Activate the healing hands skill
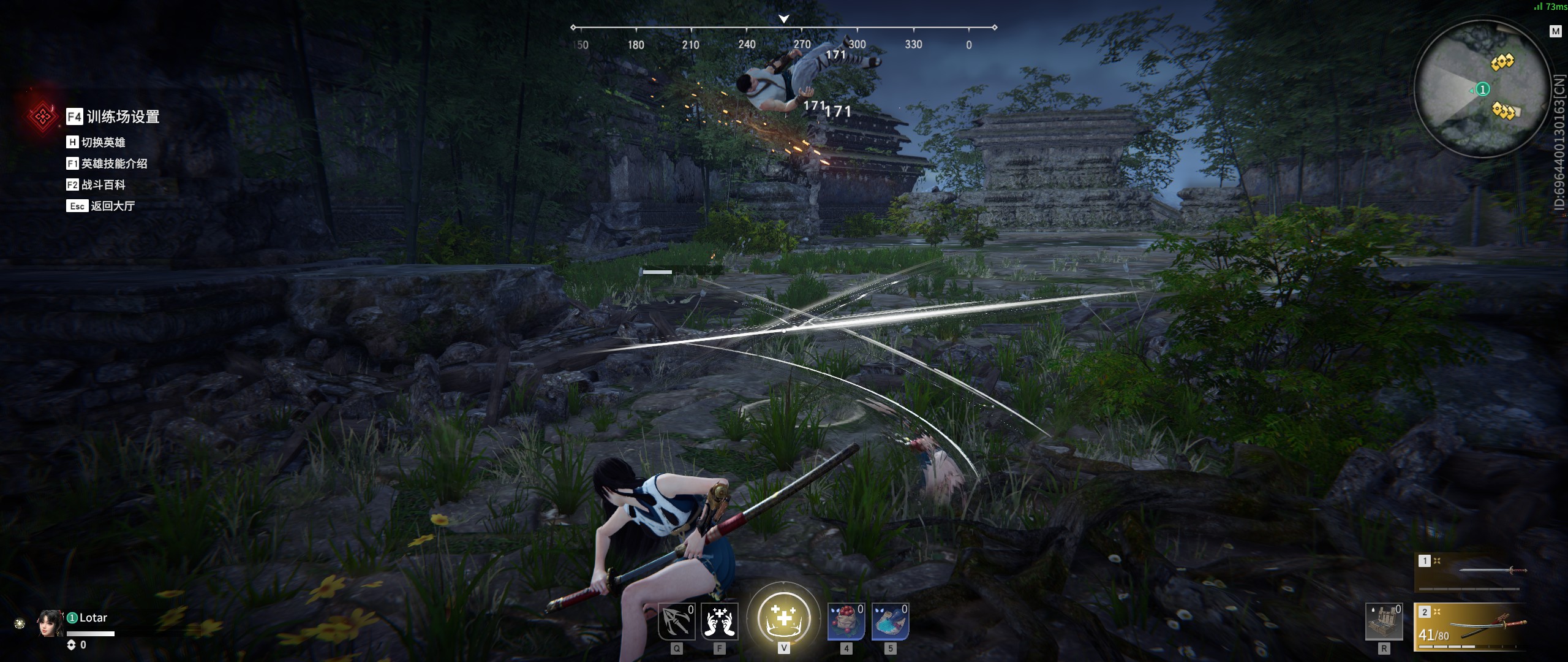The height and width of the screenshot is (662, 1568). (x=720, y=621)
